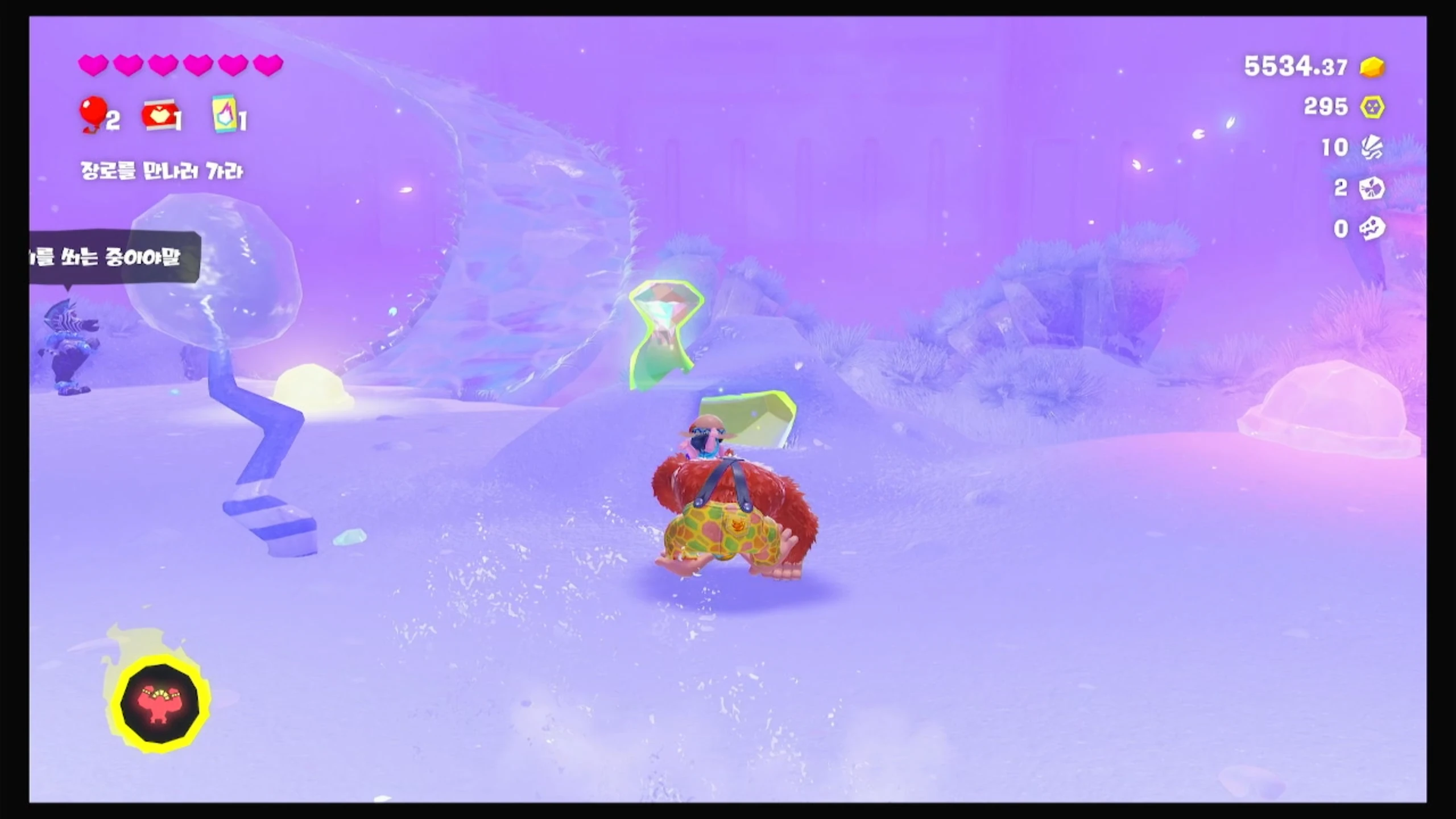Open the quest objective text tracker
This screenshot has width=1456, height=819.
[x=162, y=171]
